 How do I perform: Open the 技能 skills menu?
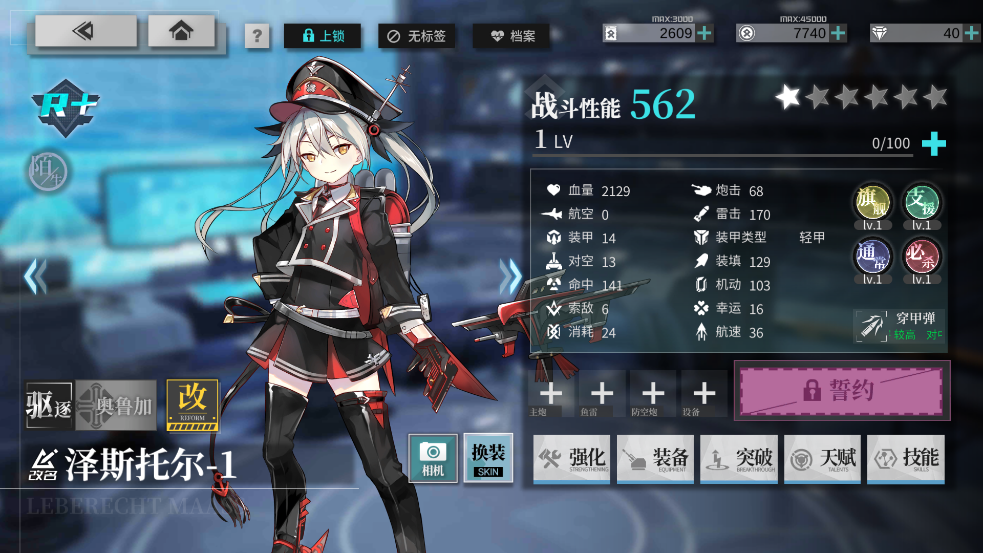pyautogui.click(x=905, y=459)
